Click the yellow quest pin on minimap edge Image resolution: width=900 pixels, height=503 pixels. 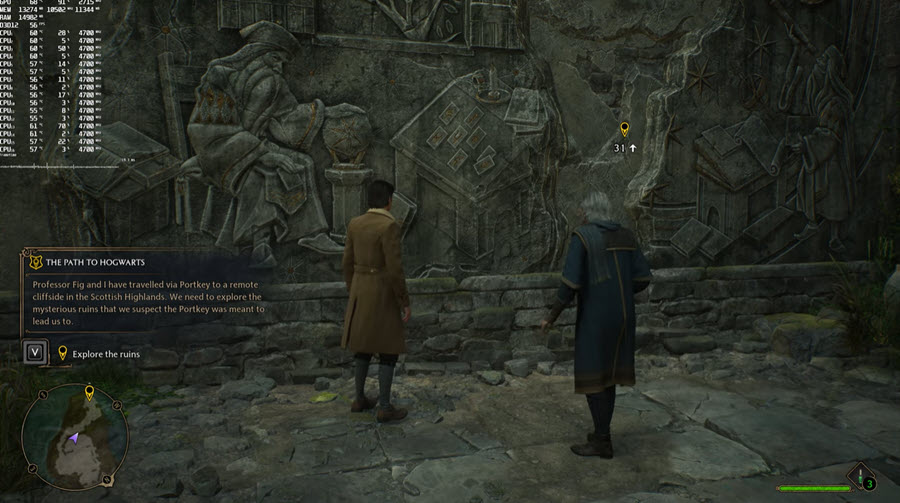coord(88,391)
